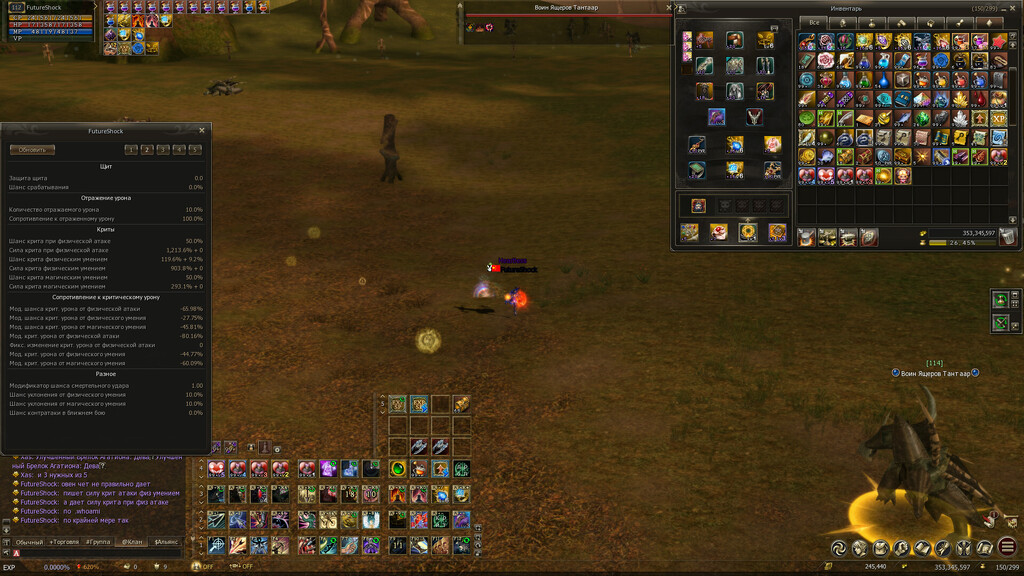This screenshot has width=1024, height=576.
Task: Switch to the Клан chat tab
Action: (131, 542)
